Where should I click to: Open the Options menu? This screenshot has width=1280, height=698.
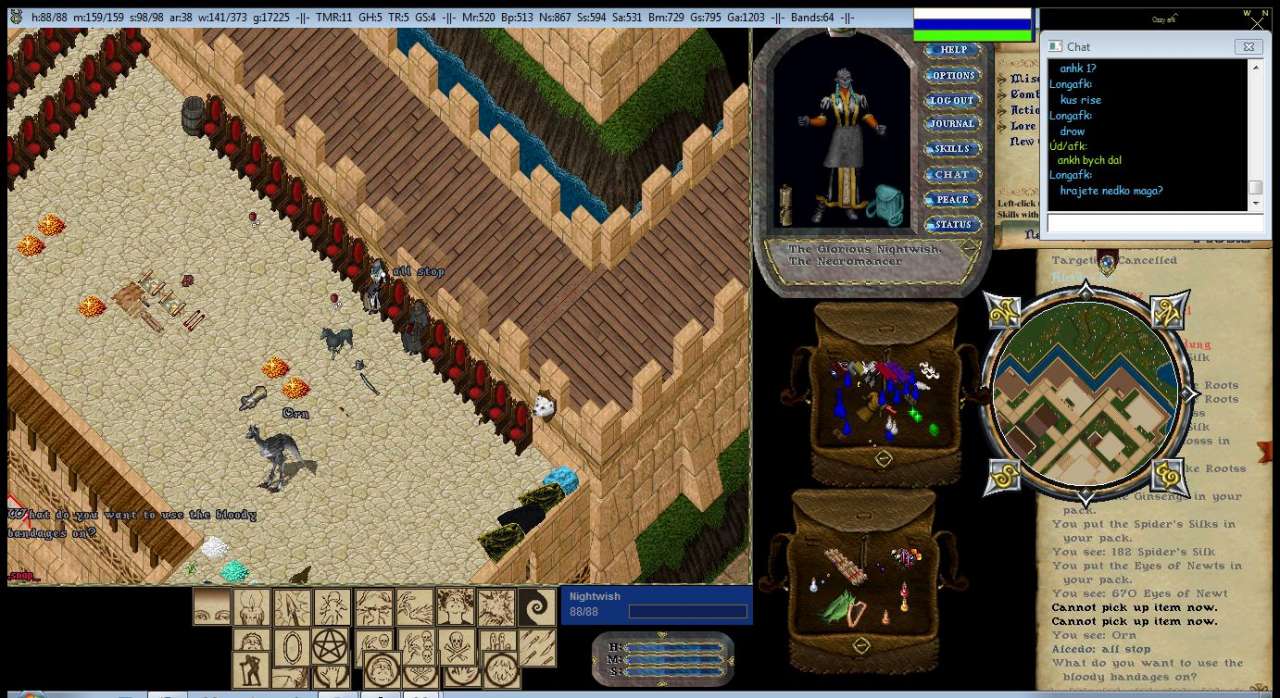pos(952,75)
